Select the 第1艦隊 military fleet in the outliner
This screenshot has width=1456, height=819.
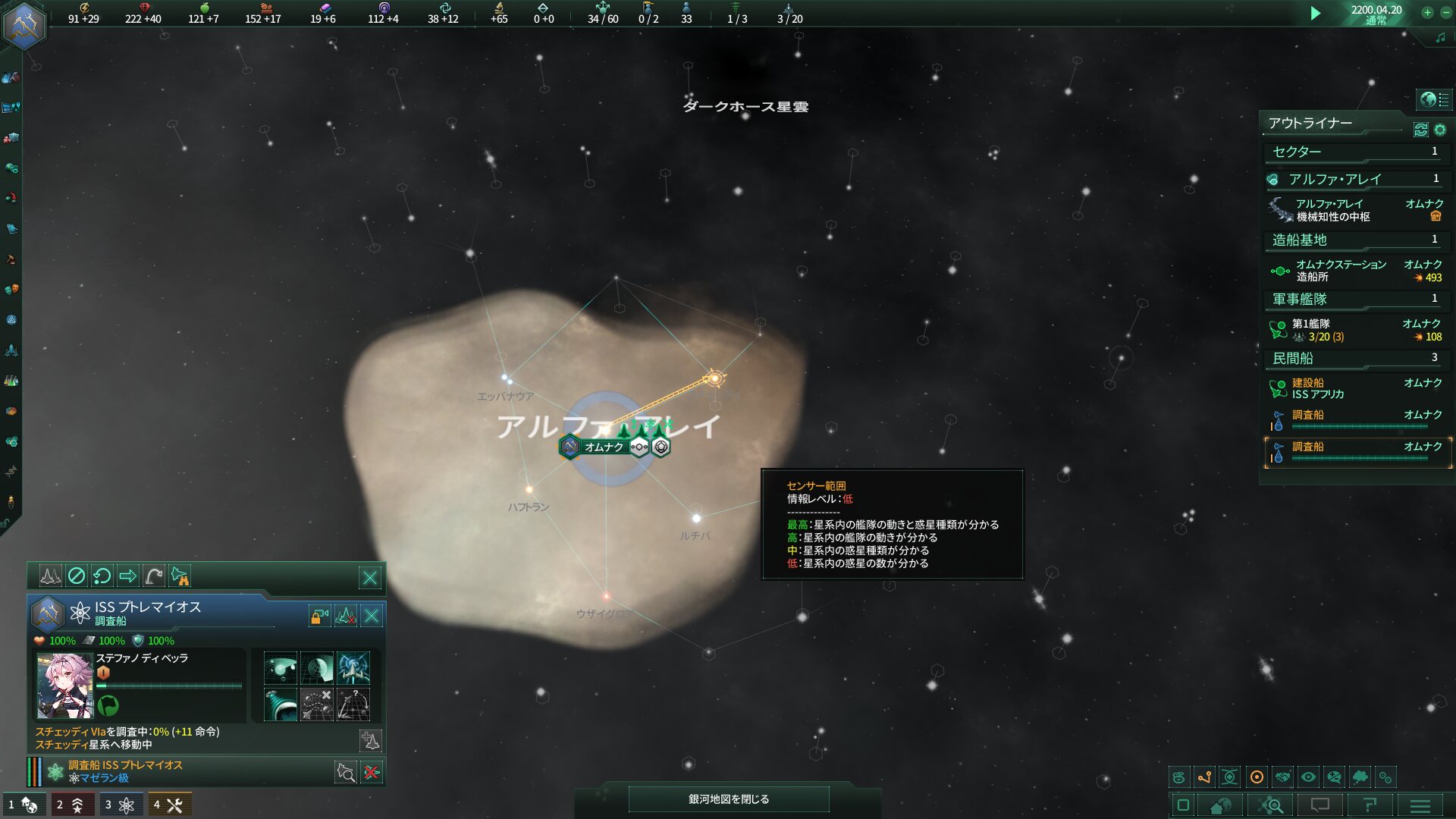click(x=1356, y=330)
